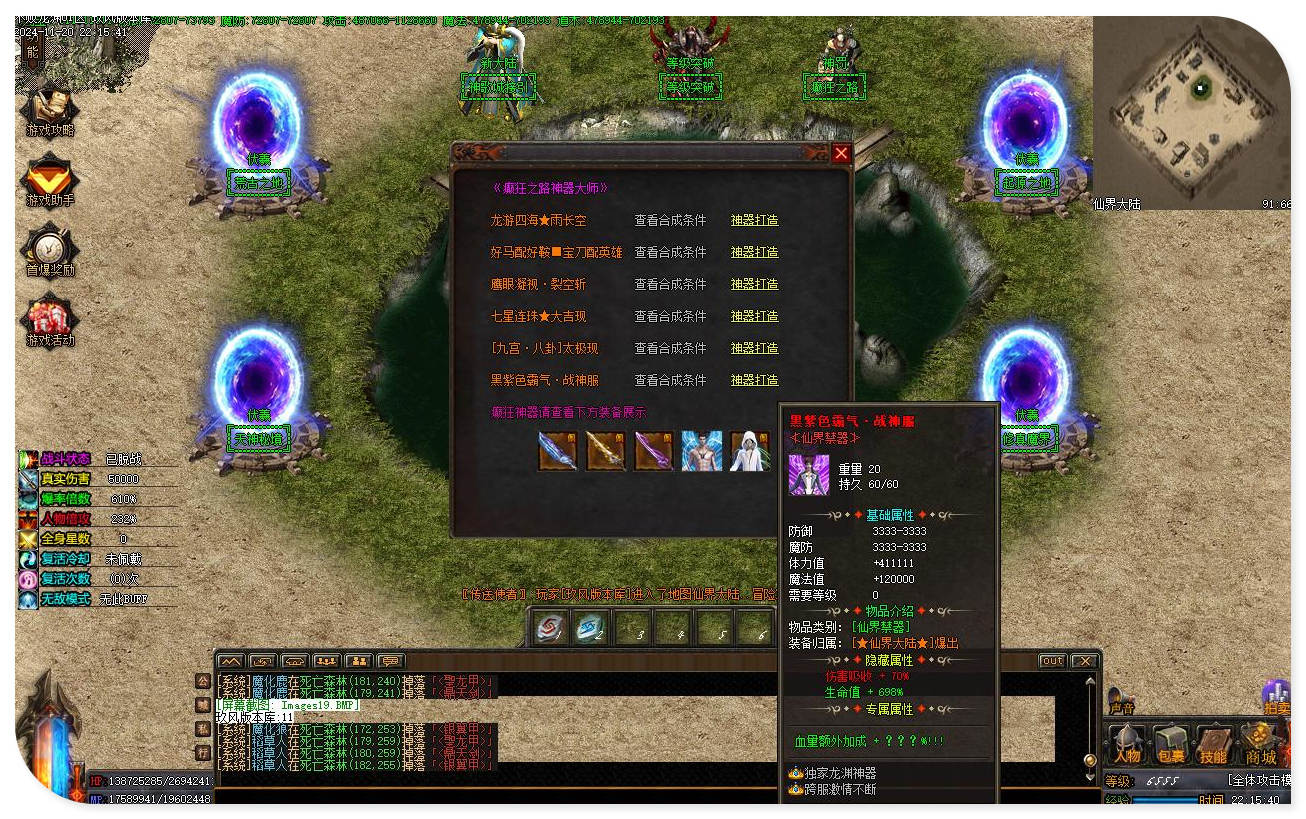
Task: Select the white hooded robe costume icon
Action: point(749,451)
